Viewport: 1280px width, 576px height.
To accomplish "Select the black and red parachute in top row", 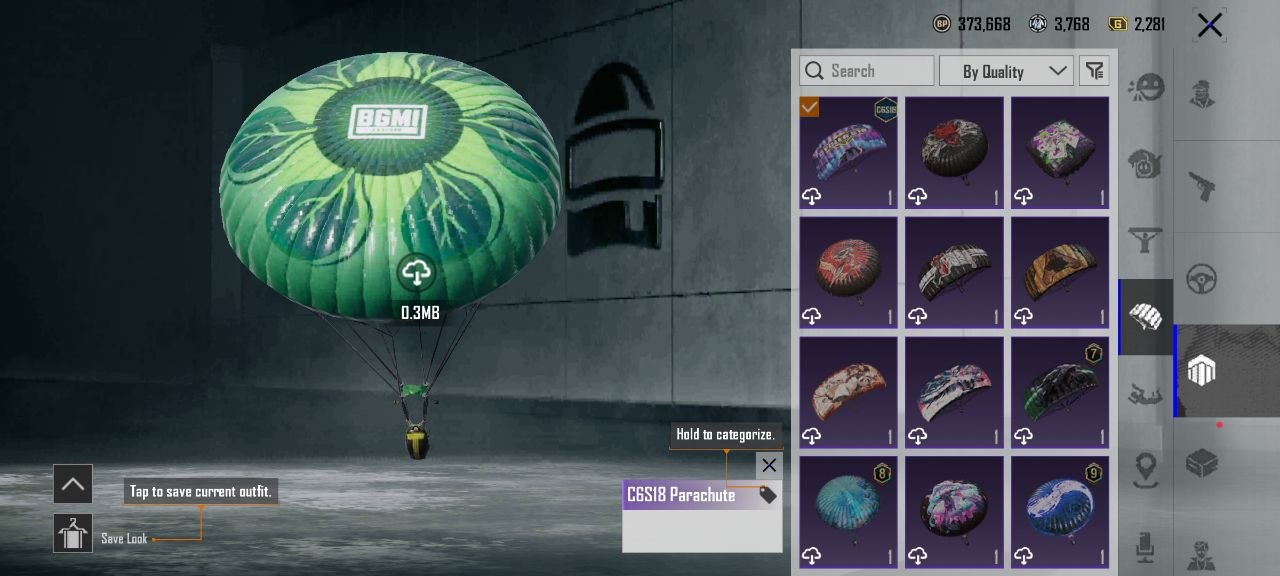I will point(954,152).
